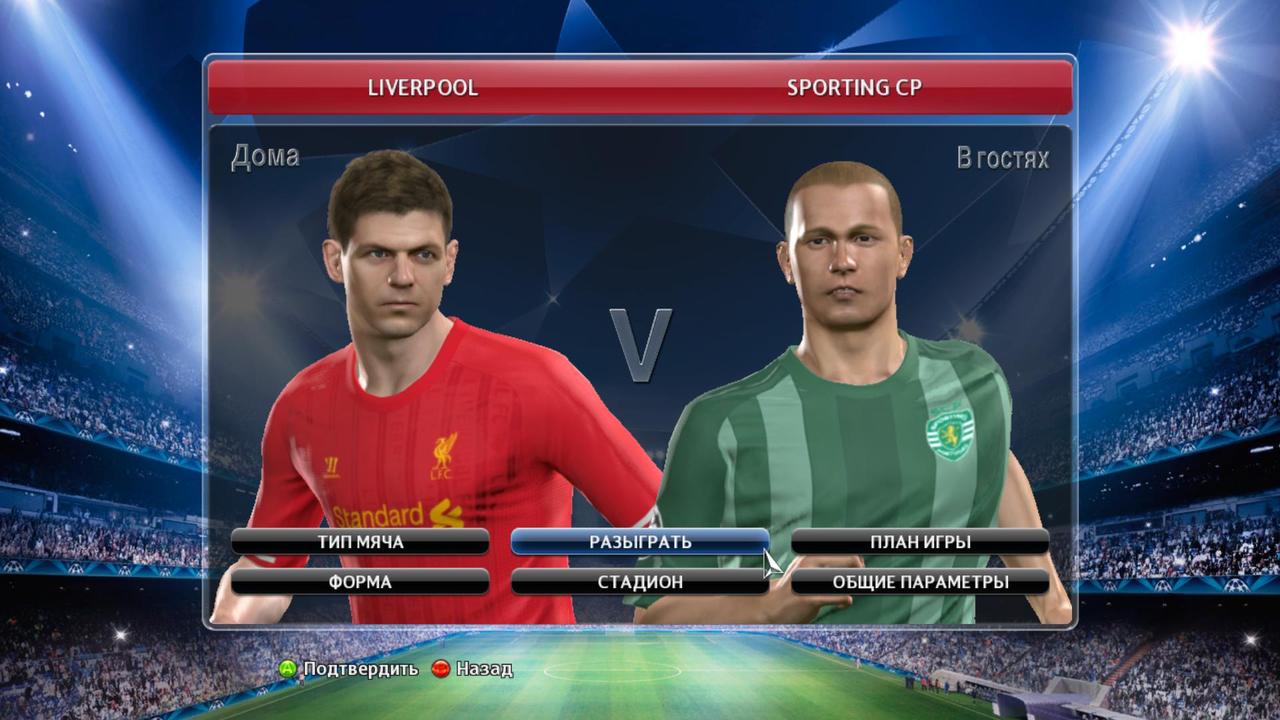Open ОБЩИЕ ПАРАМЕТРЫ settings
This screenshot has height=720, width=1280.
pyautogui.click(x=920, y=582)
